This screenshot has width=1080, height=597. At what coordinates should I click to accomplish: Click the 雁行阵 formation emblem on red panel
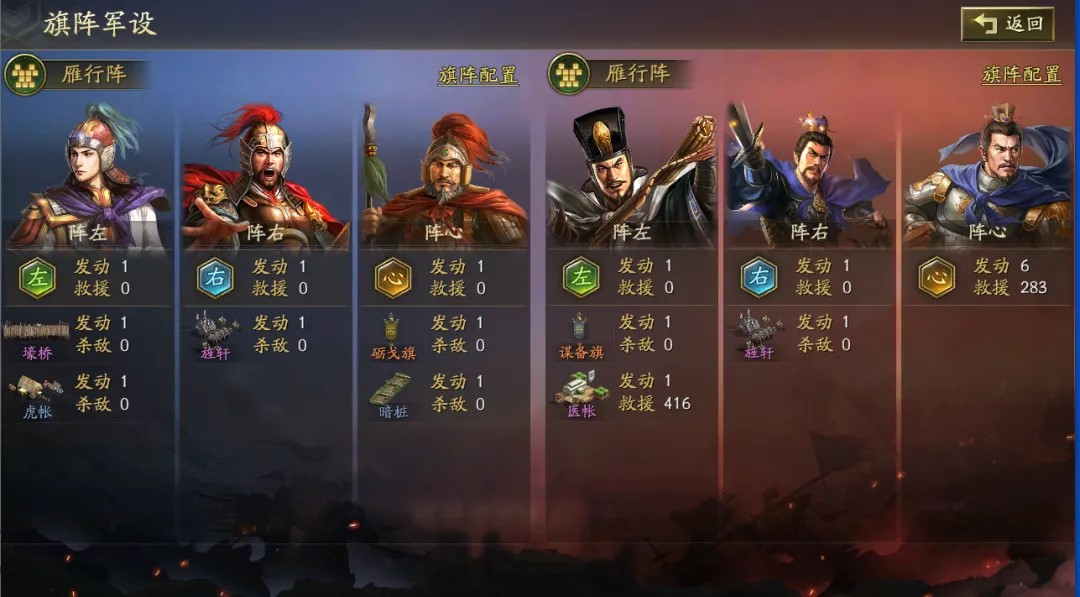[x=568, y=74]
